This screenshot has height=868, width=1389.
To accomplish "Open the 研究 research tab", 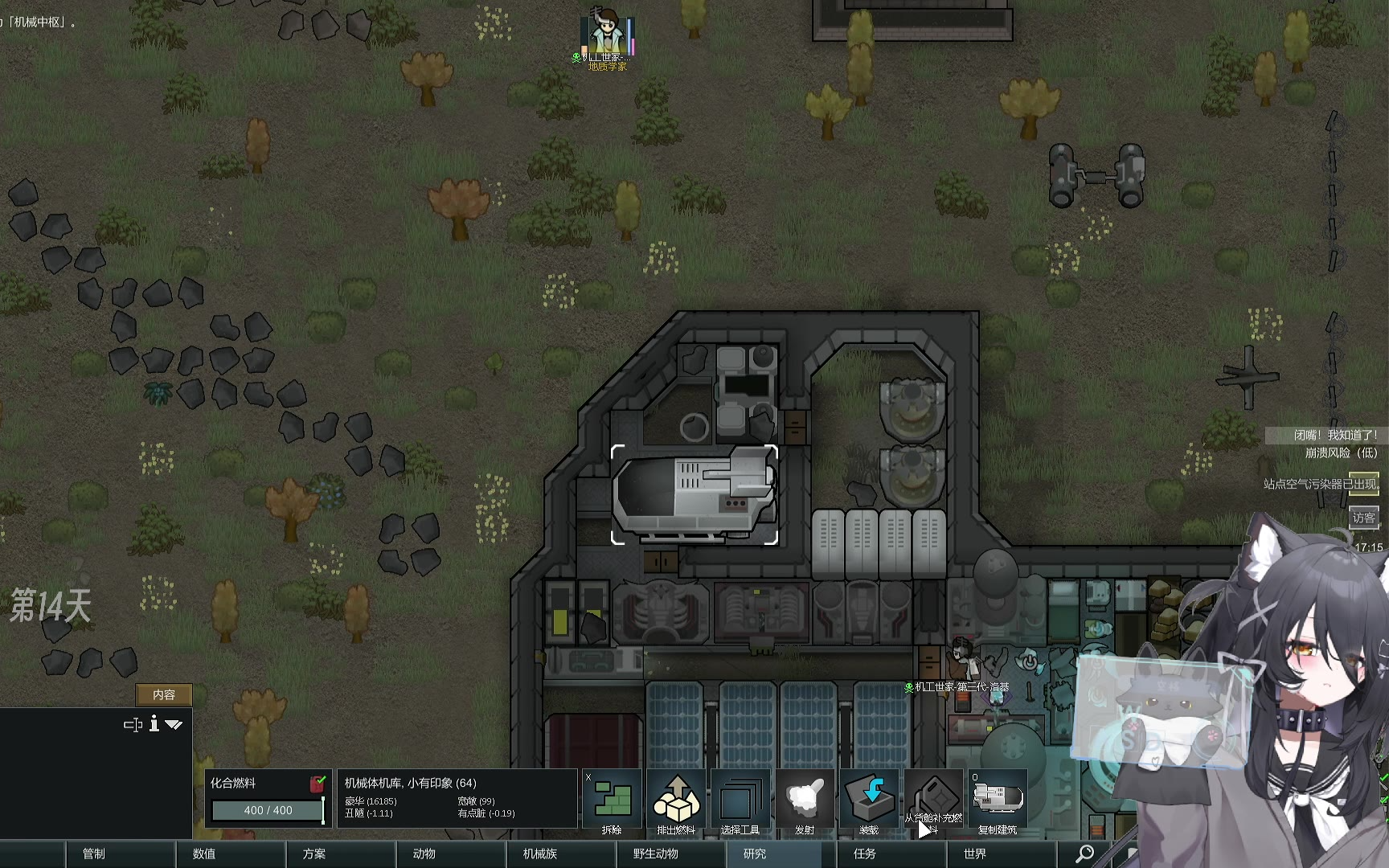I will [755, 854].
